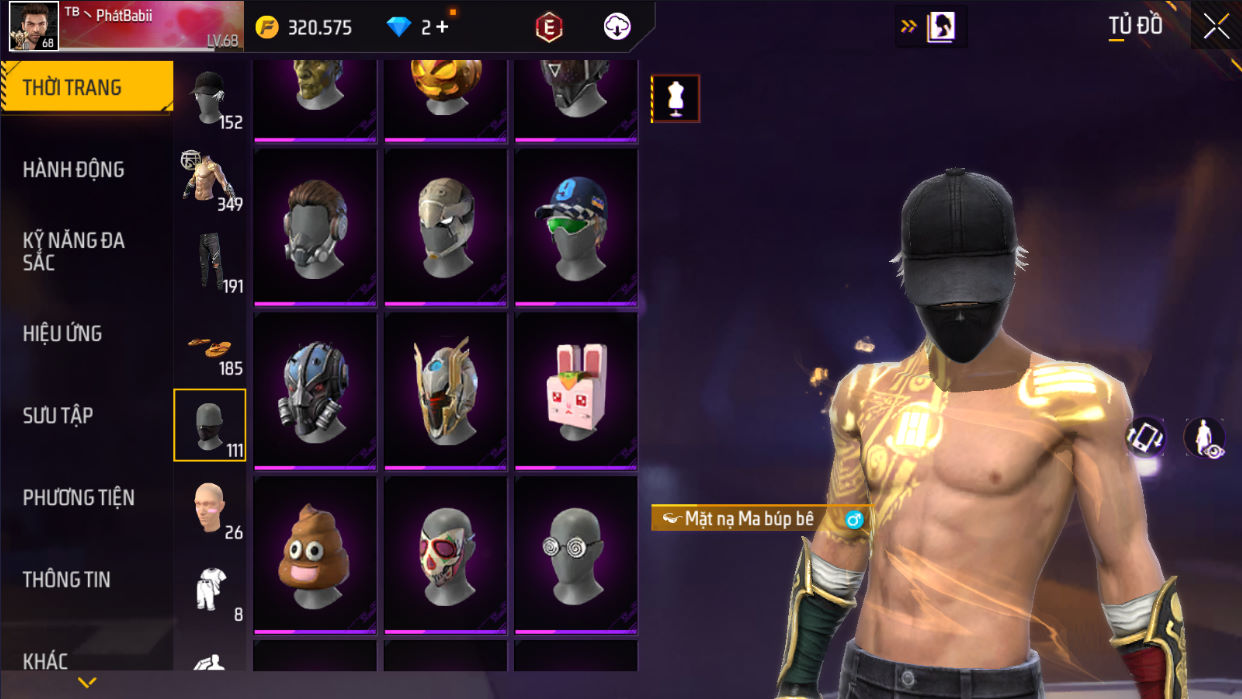Click the mannequin outfit preview icon
The height and width of the screenshot is (699, 1242).
coord(676,99)
